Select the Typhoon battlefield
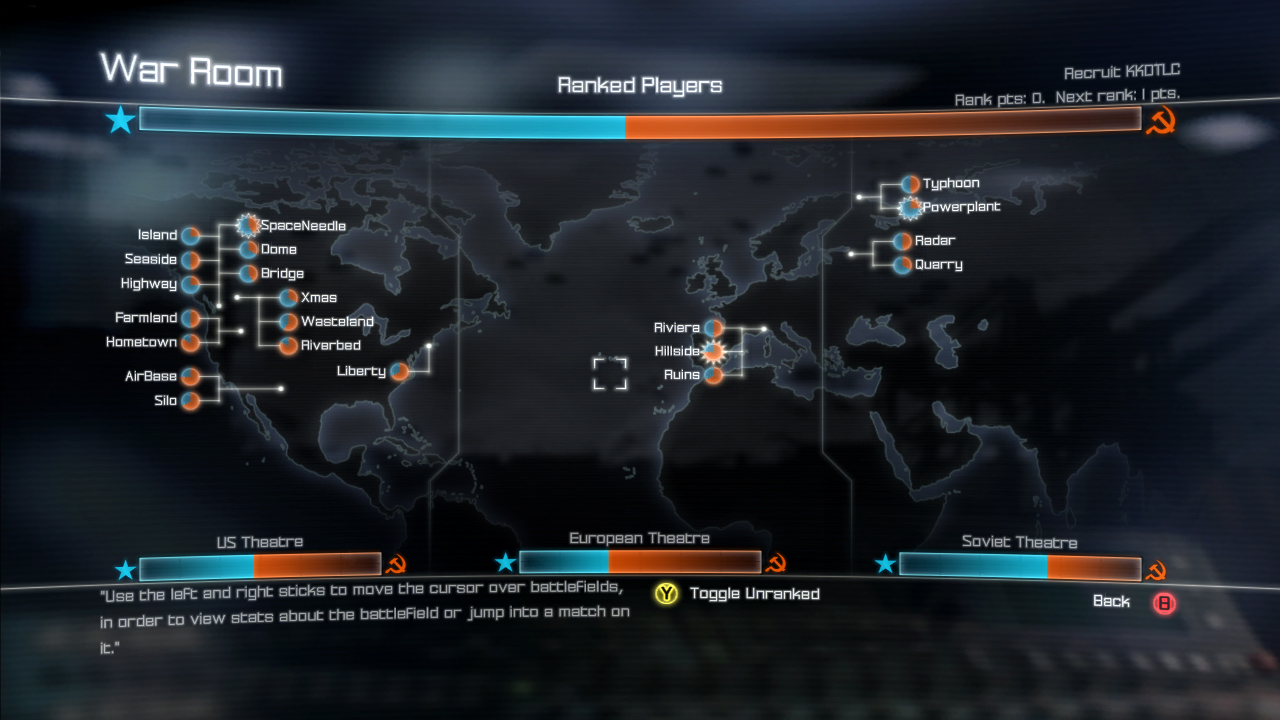This screenshot has width=1280, height=720. click(910, 184)
